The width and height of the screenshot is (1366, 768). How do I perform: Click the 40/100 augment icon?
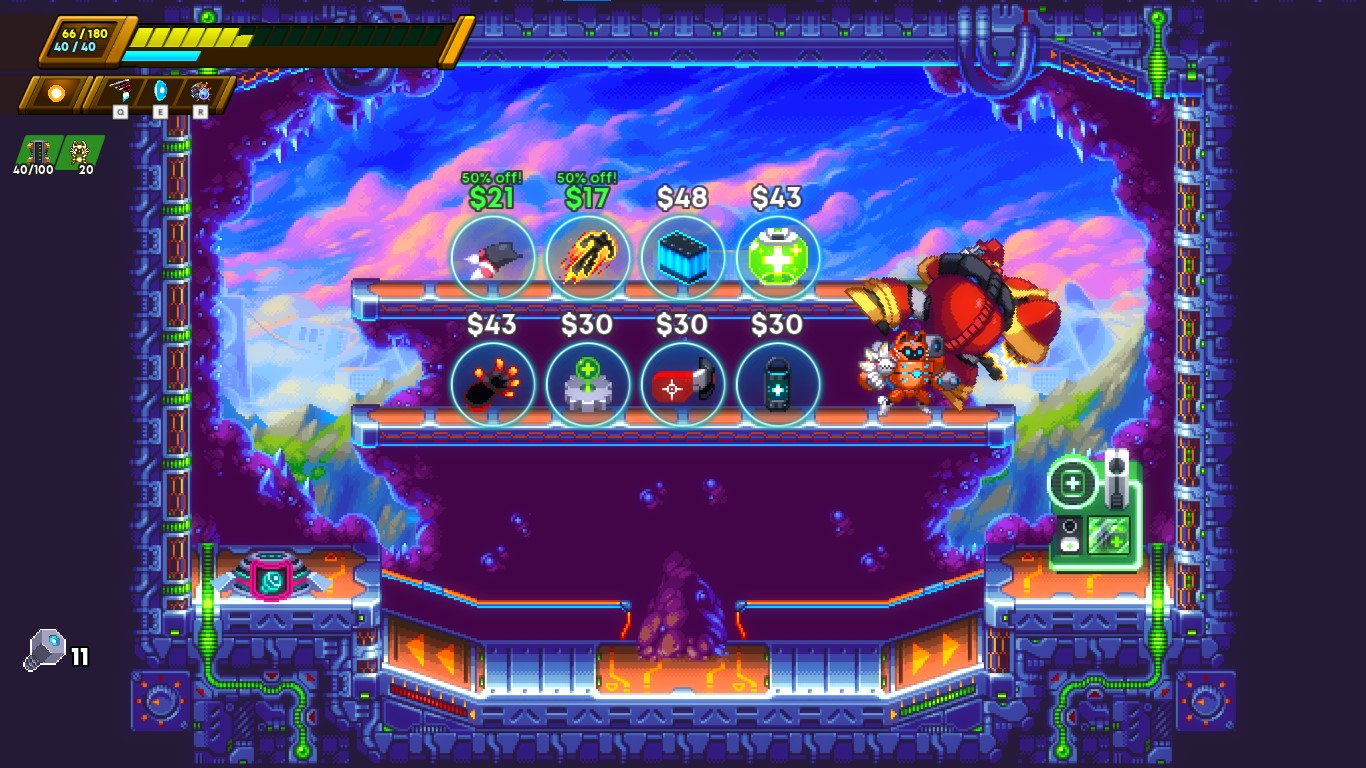pos(38,152)
